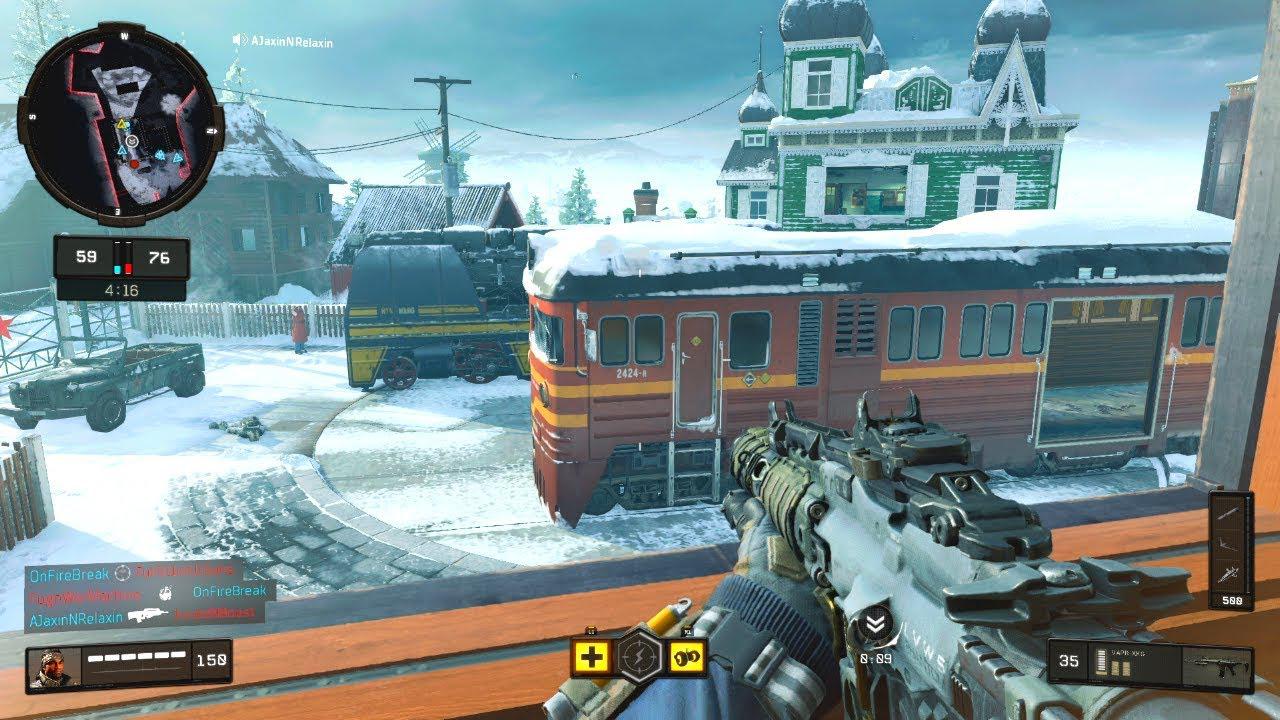This screenshot has width=1280, height=720.
Task: Select the missile scorestreak icon
Action: 1230,512
